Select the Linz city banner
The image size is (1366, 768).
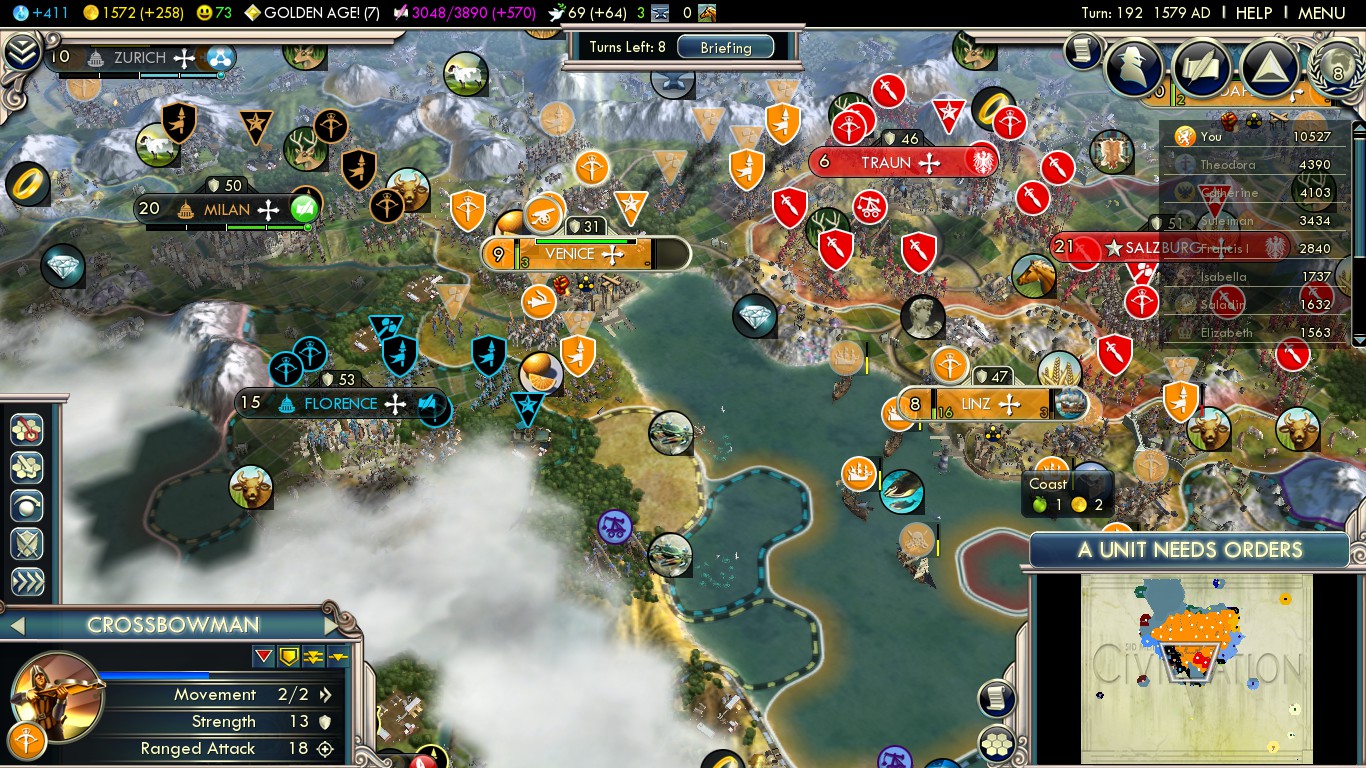[x=975, y=405]
